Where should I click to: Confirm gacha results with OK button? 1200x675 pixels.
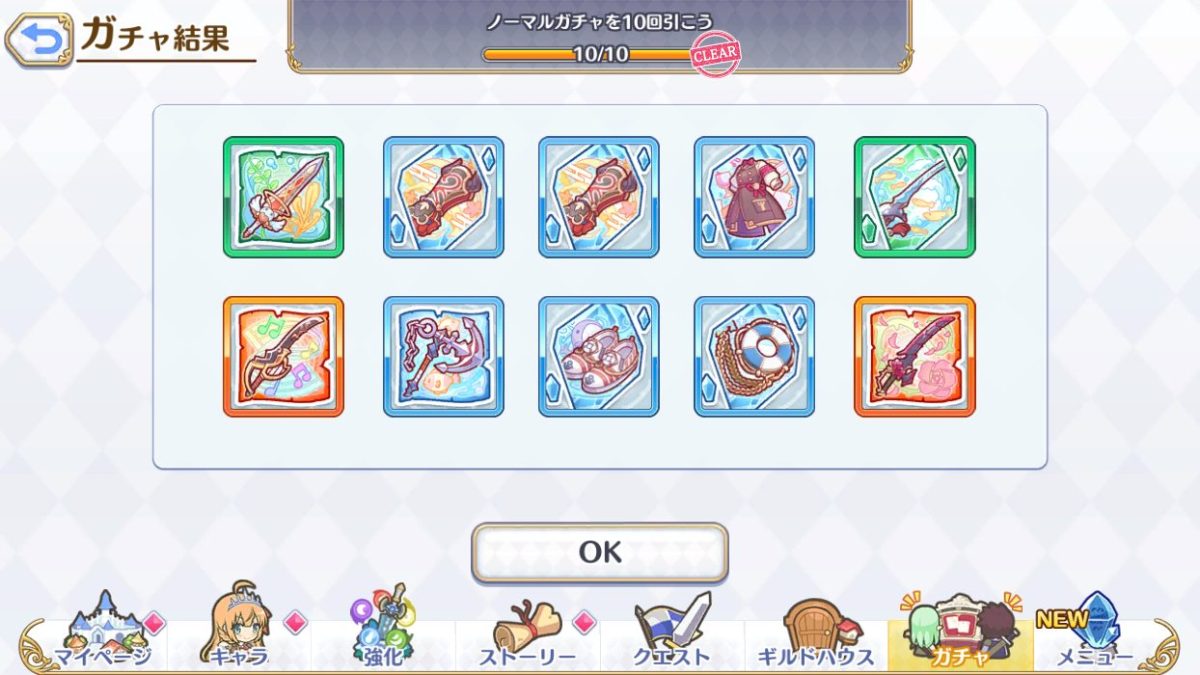[x=600, y=552]
